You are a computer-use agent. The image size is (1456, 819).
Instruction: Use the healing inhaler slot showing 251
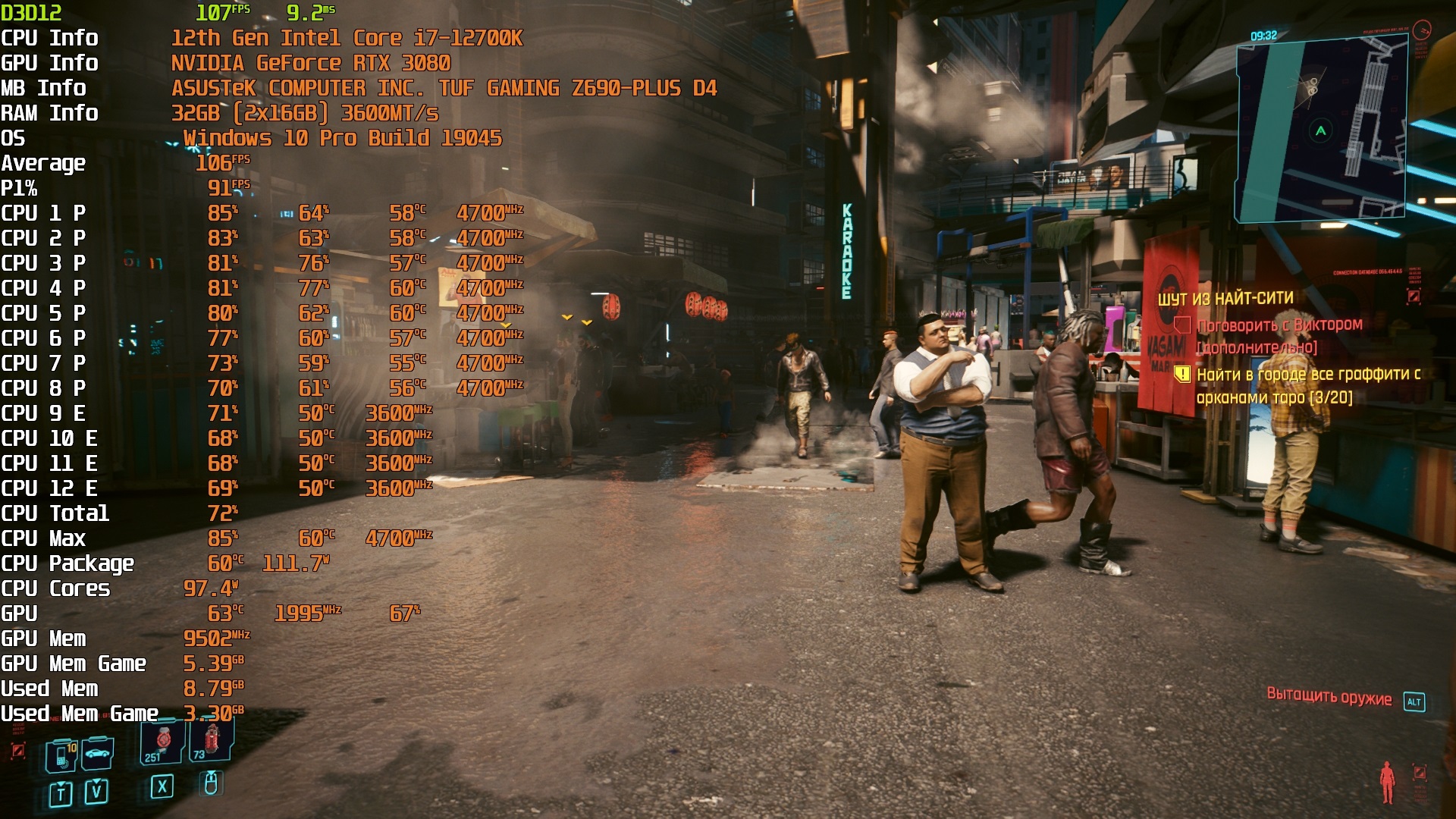(x=162, y=743)
